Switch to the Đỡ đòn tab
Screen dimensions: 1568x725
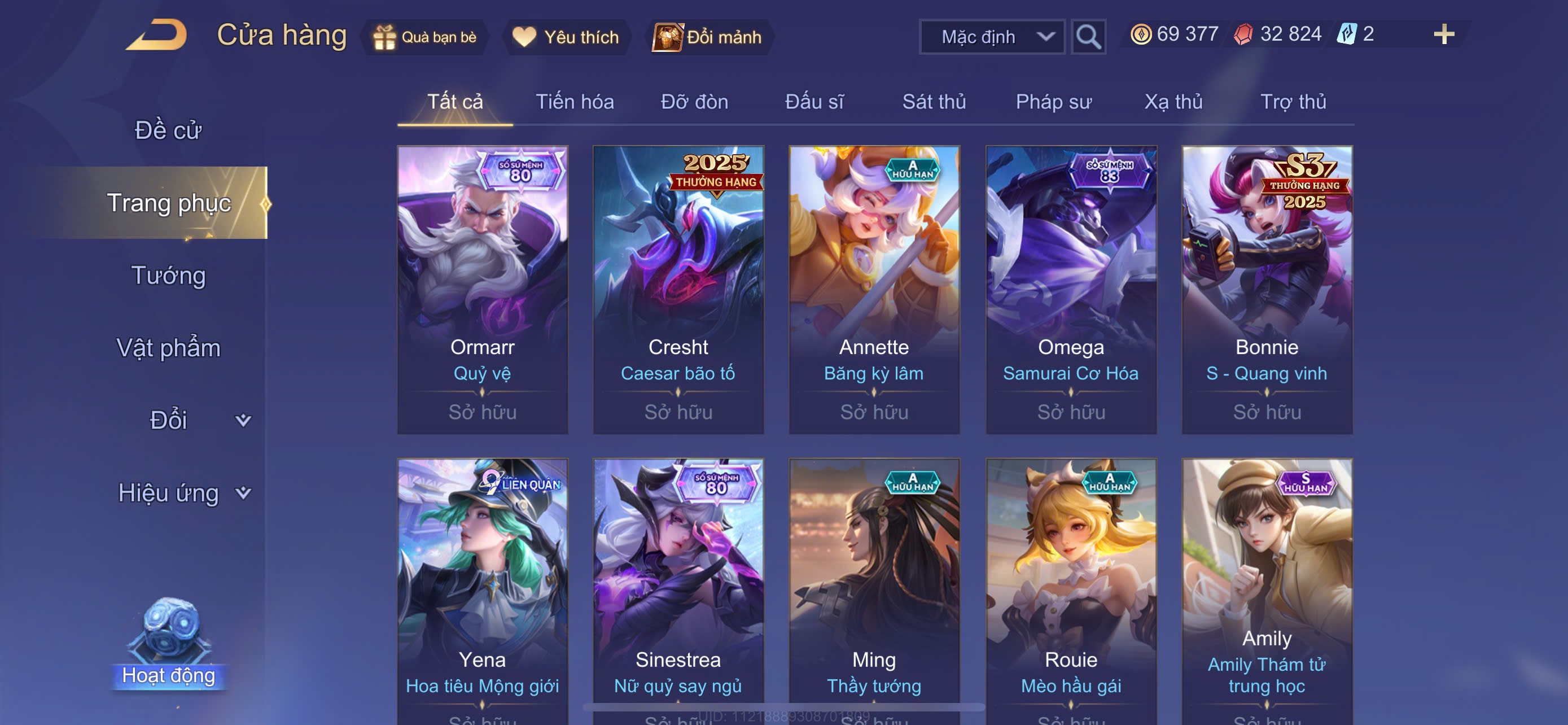coord(694,102)
